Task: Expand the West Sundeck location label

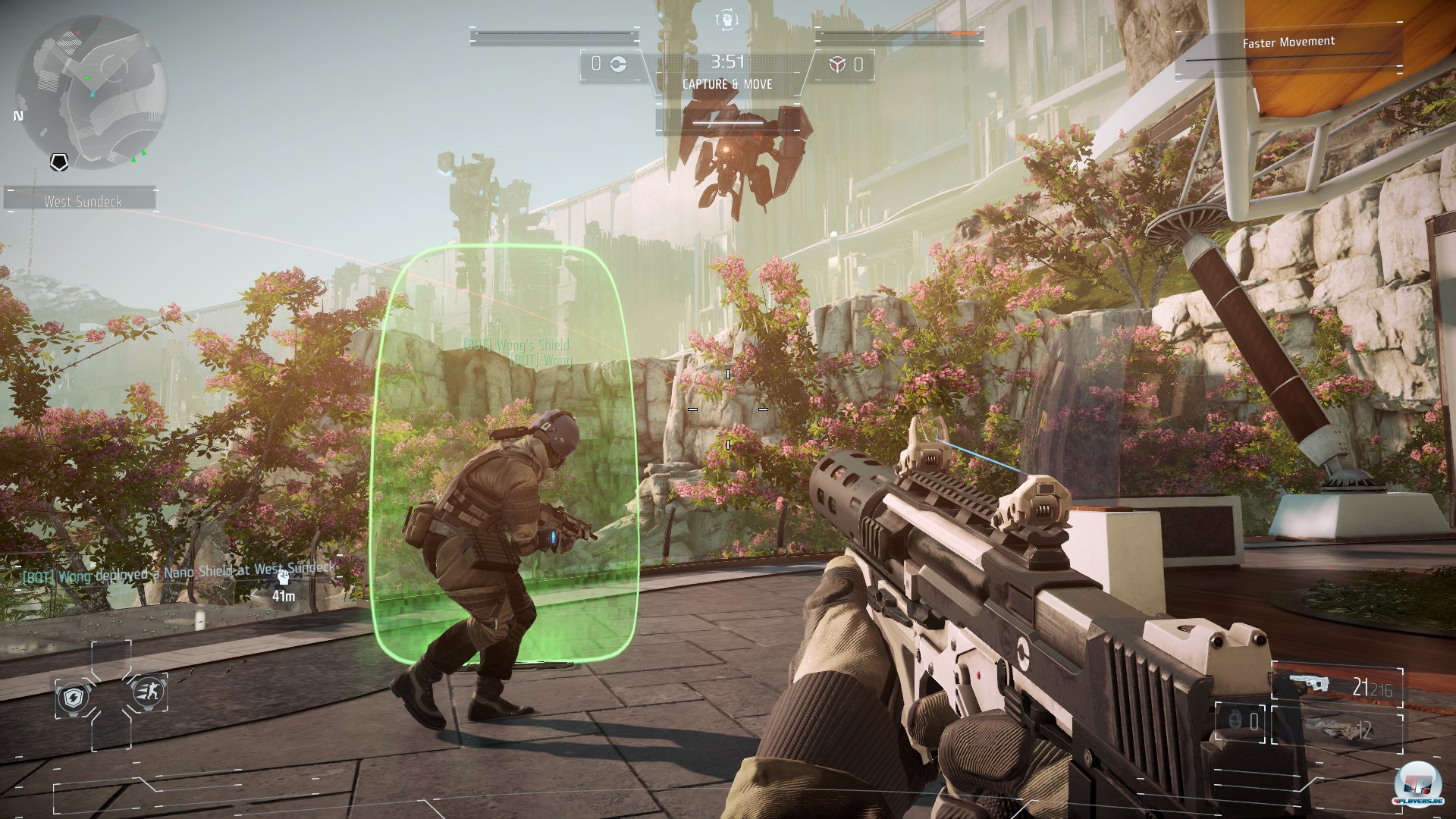Action: (85, 202)
